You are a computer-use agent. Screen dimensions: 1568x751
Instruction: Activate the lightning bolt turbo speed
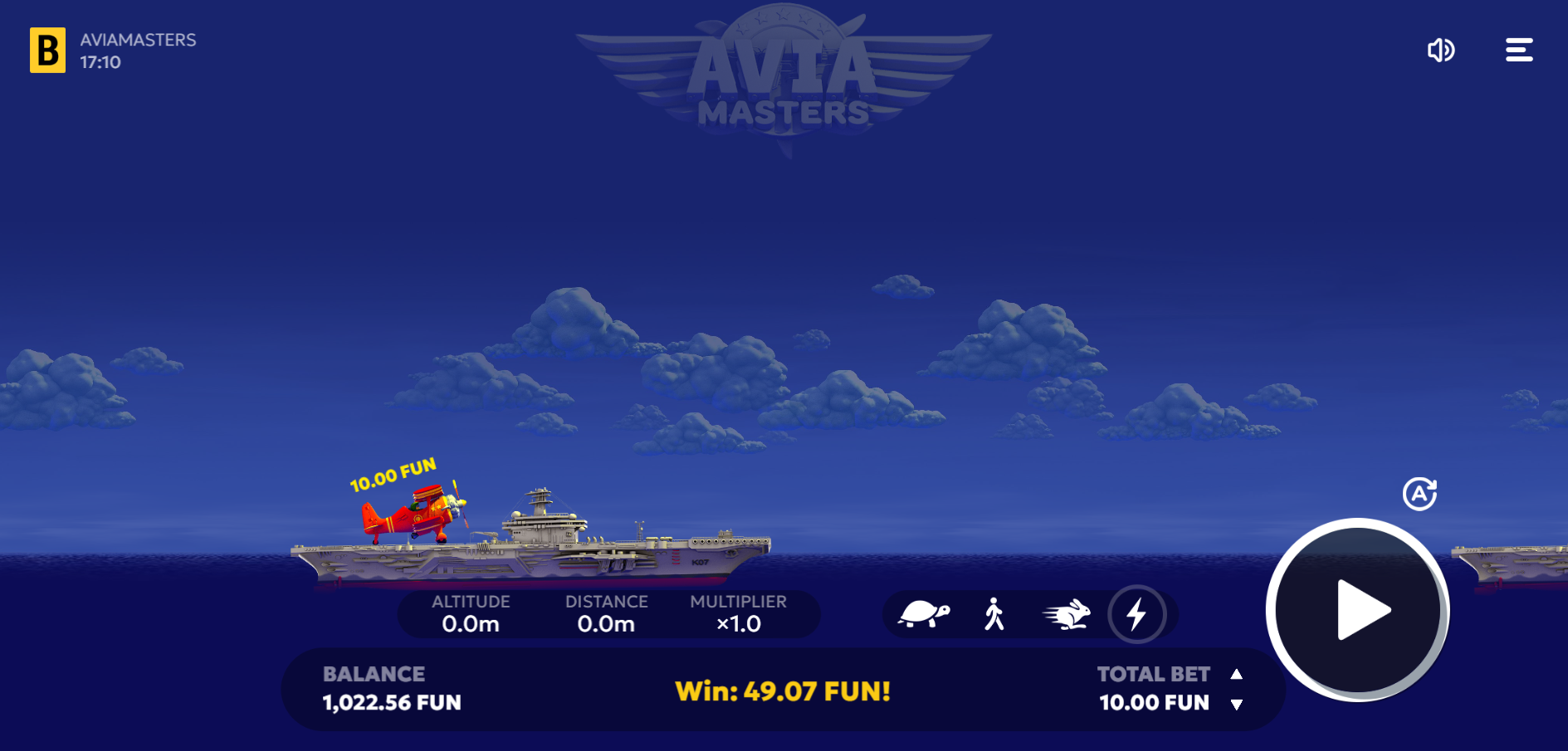point(1136,615)
